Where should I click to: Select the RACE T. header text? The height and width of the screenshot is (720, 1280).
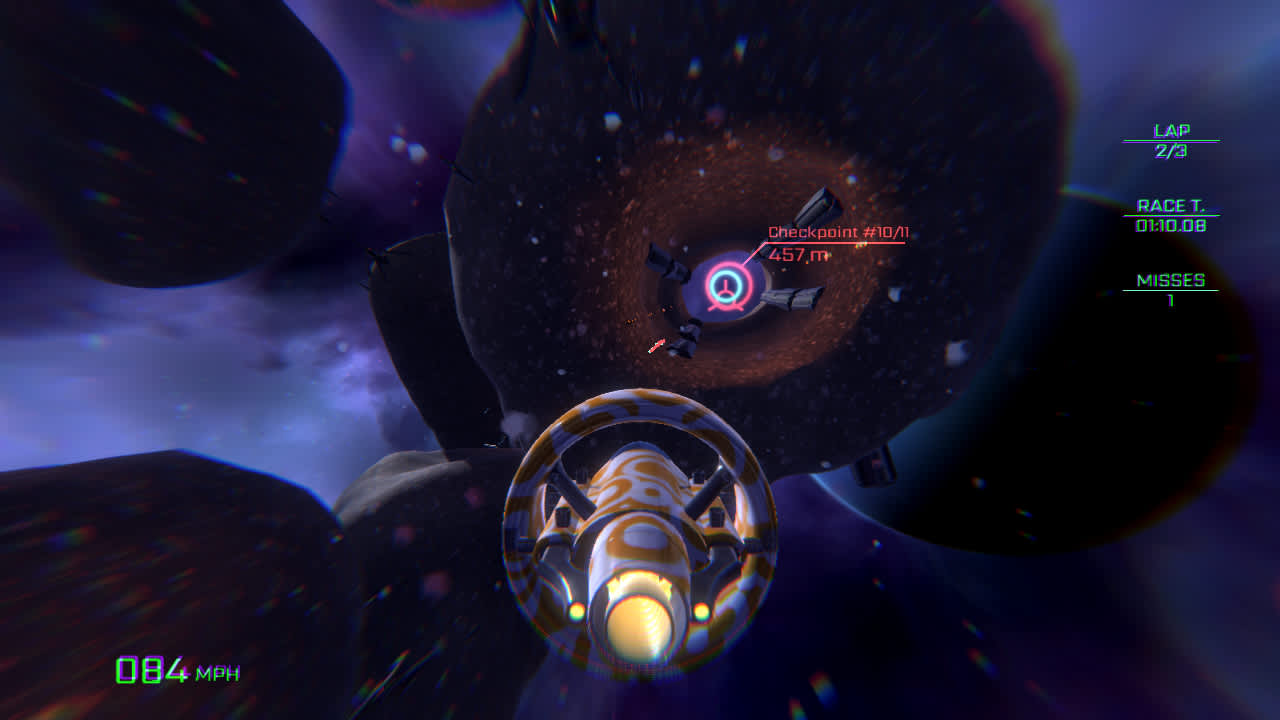click(1170, 207)
